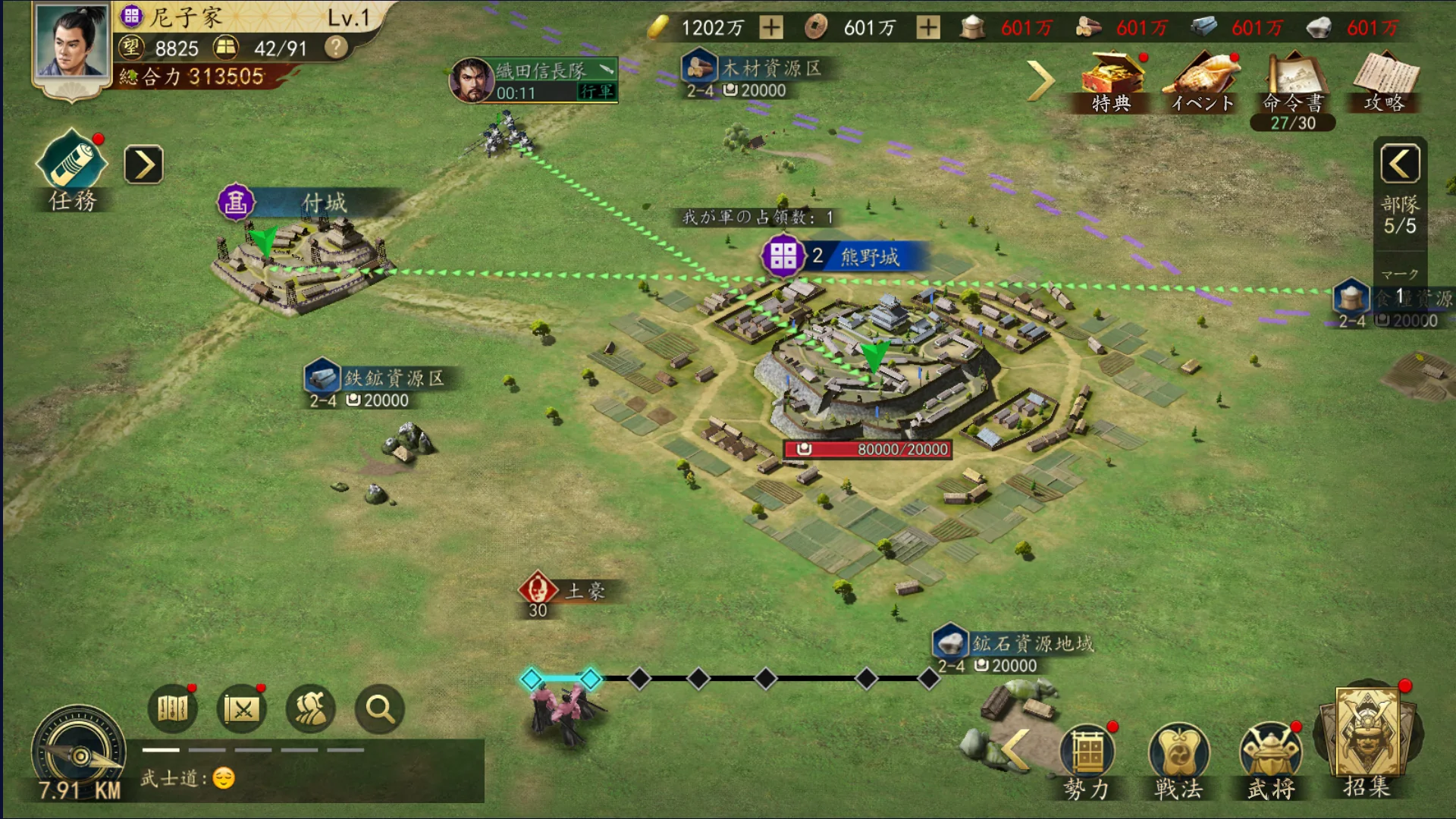Open the 戦法 tactics menu
Viewport: 1456px width, 819px height.
1178,759
